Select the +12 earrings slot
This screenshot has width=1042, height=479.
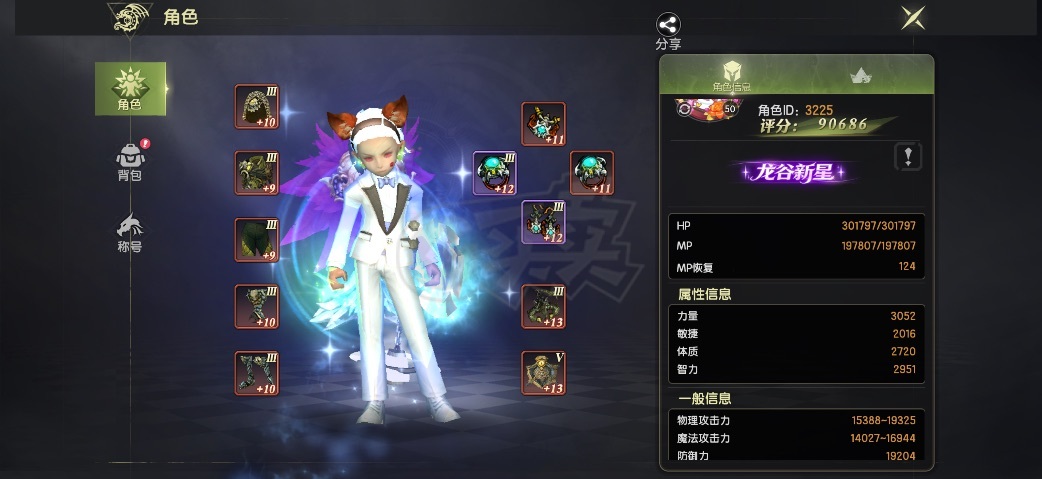click(x=543, y=221)
